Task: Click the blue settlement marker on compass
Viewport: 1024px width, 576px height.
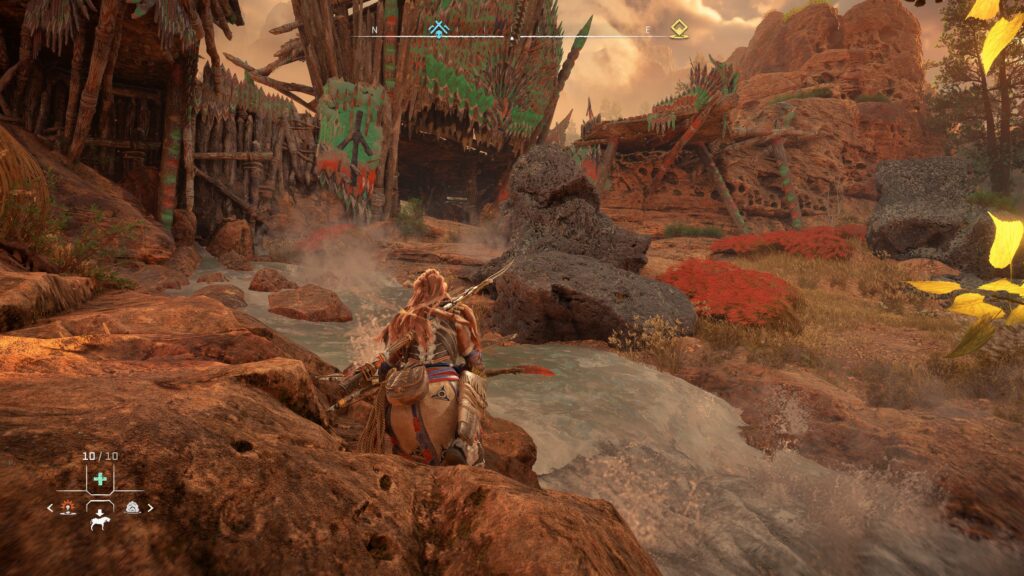Action: point(438,29)
